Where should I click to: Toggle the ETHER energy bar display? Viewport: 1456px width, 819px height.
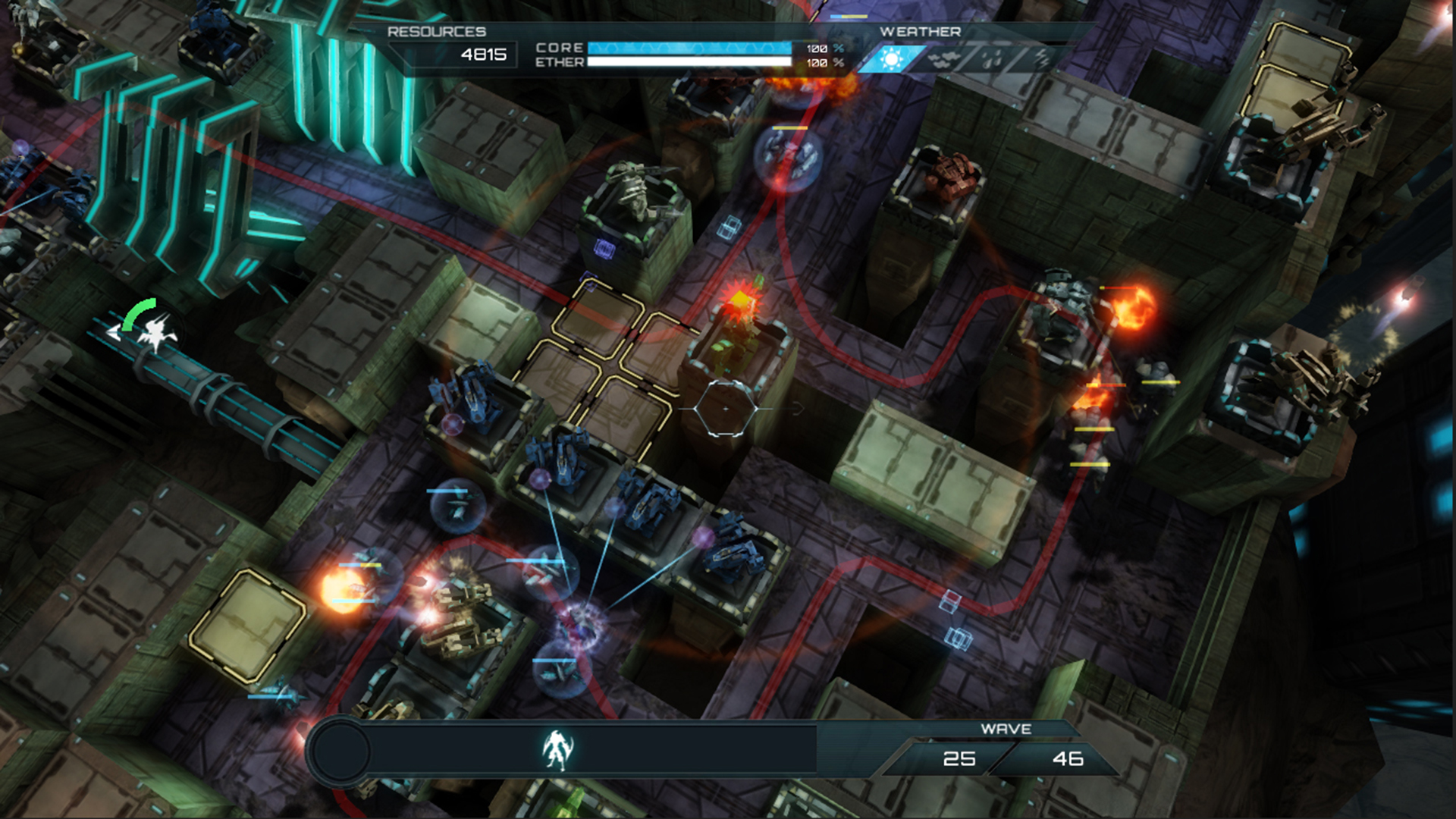[x=690, y=62]
